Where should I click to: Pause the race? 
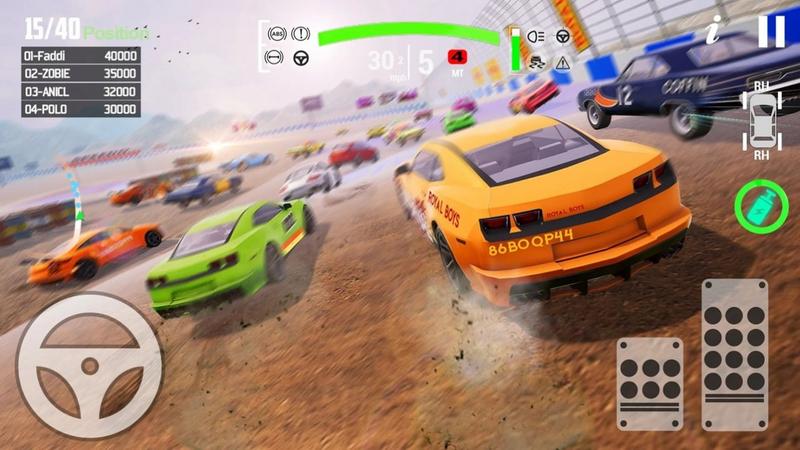click(771, 31)
